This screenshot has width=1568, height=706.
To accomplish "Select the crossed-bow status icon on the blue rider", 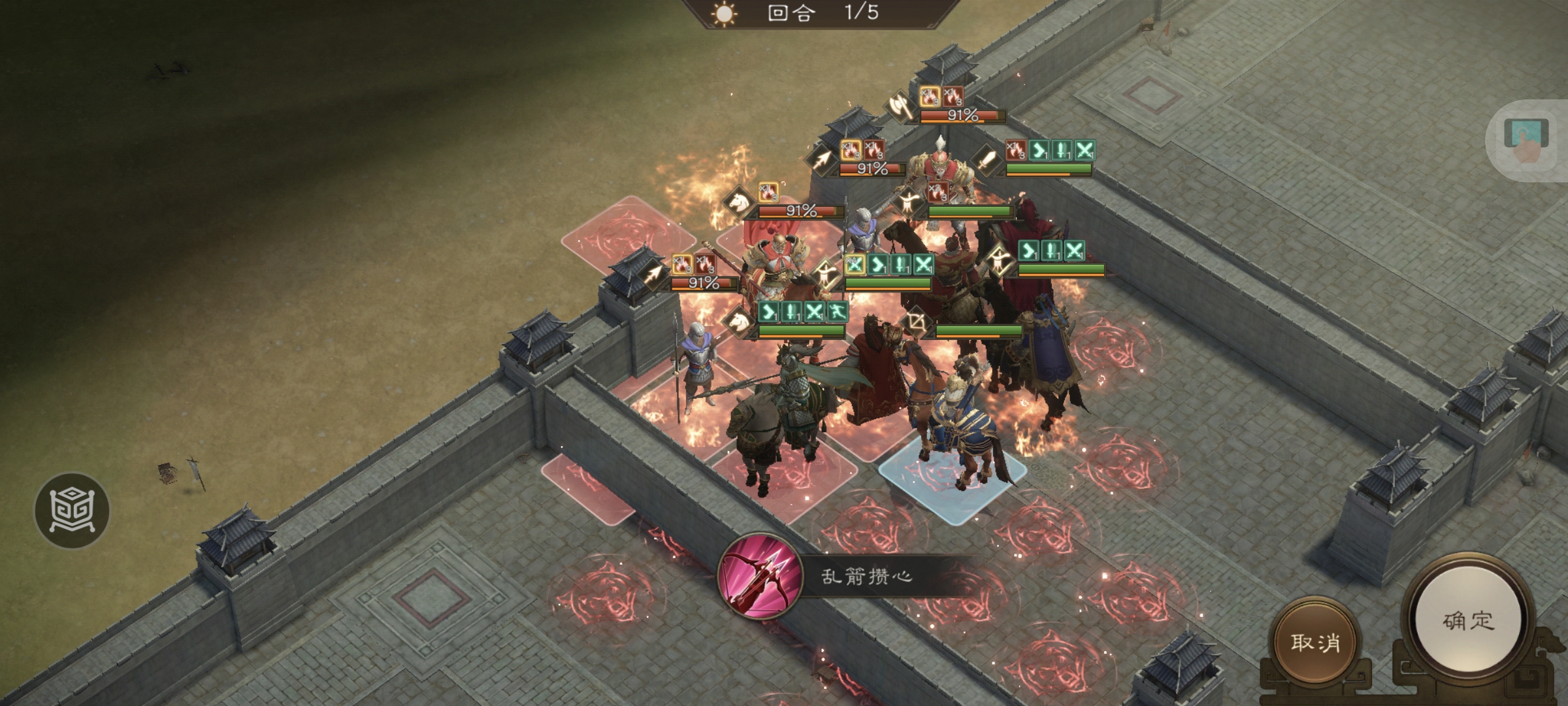I will (916, 320).
